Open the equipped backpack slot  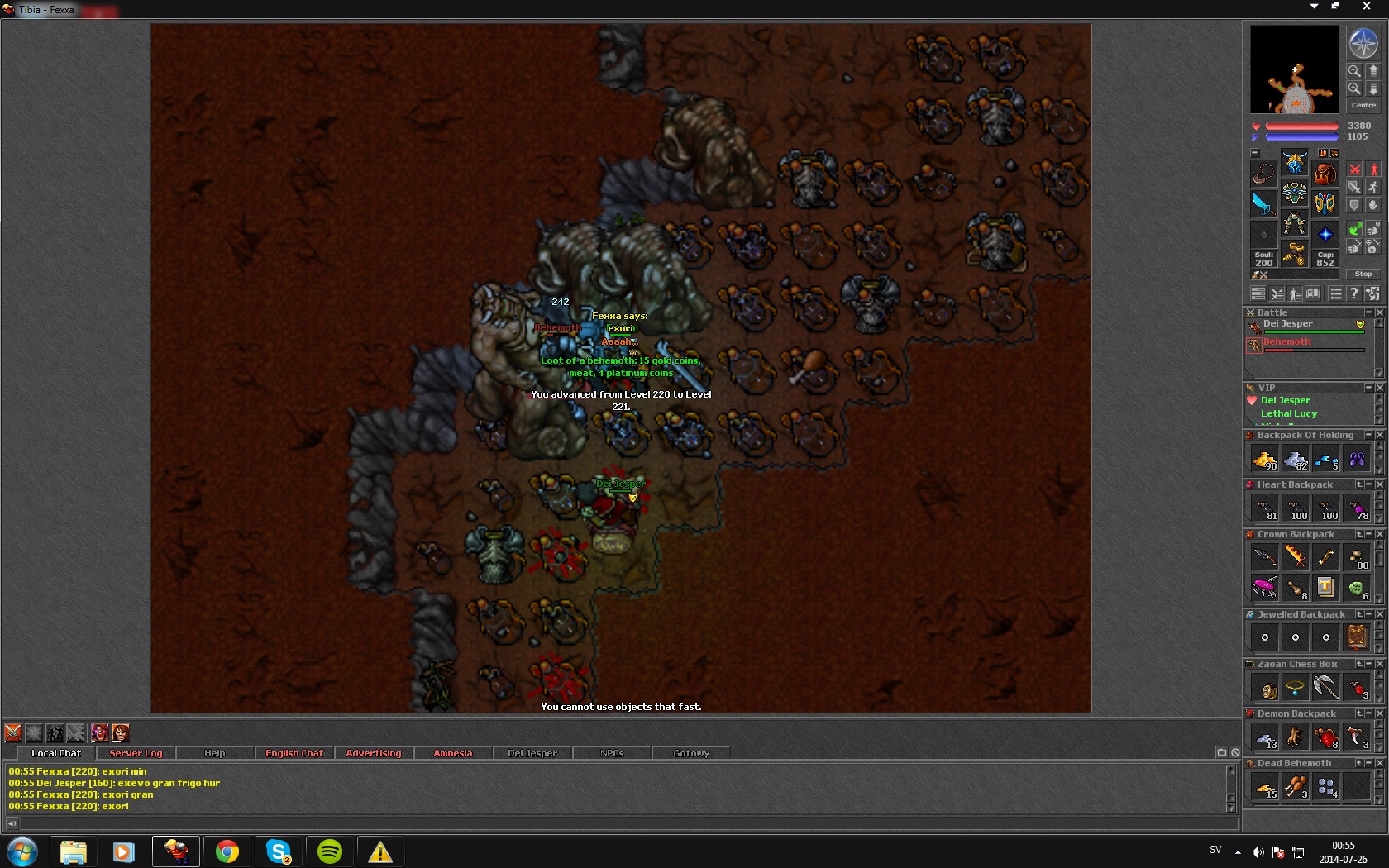1325,173
